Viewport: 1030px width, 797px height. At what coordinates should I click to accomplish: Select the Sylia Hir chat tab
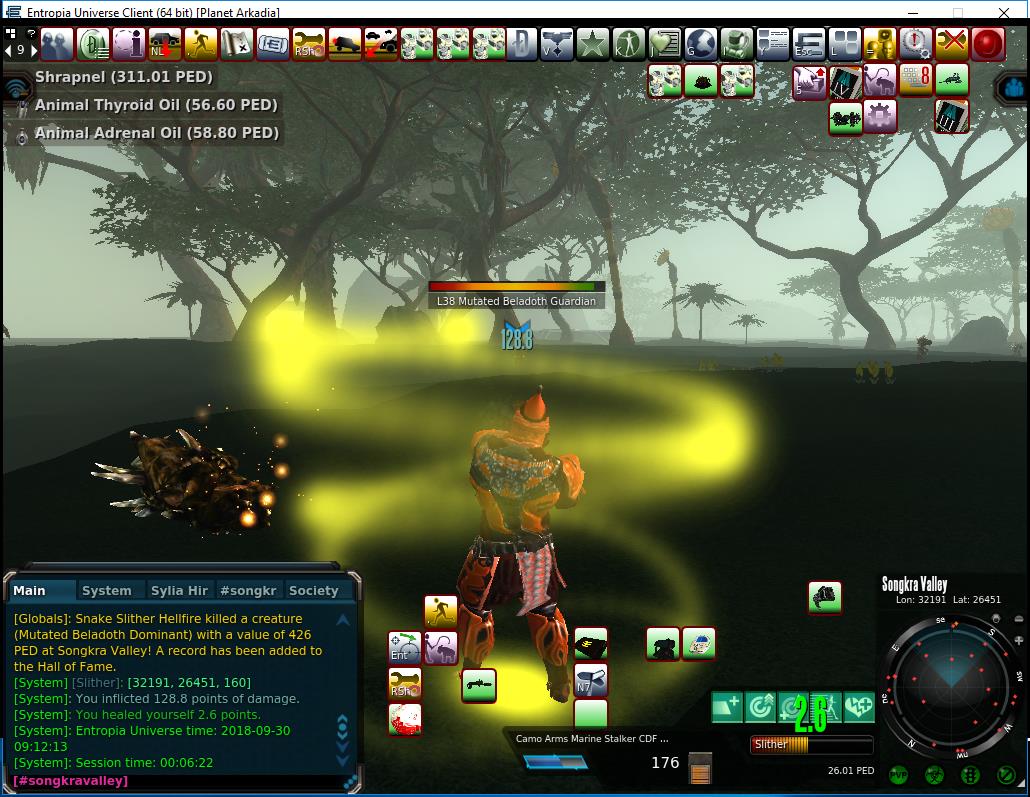tap(179, 591)
